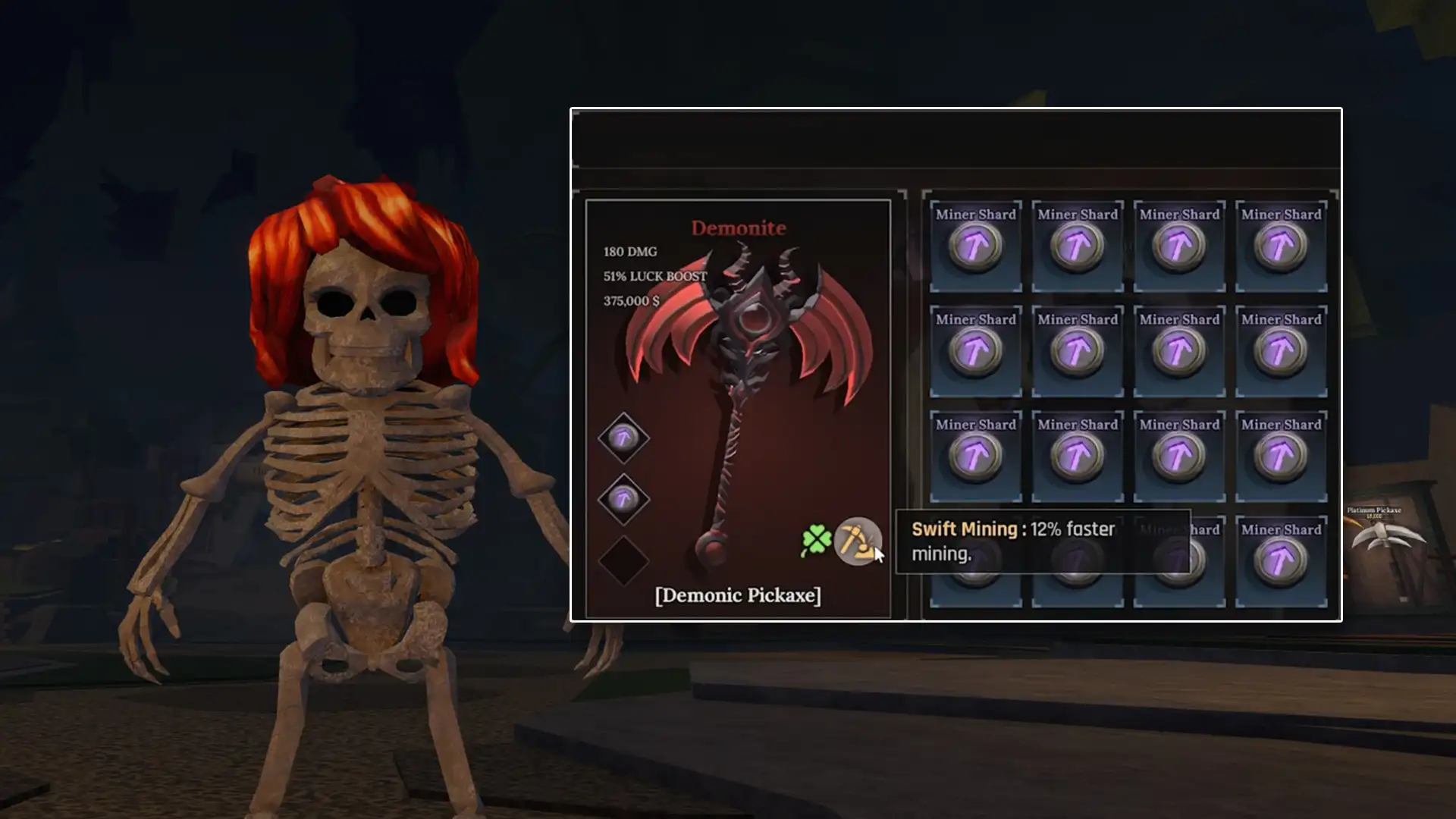Select the Swift Mining pickaxe trait icon

(x=857, y=541)
